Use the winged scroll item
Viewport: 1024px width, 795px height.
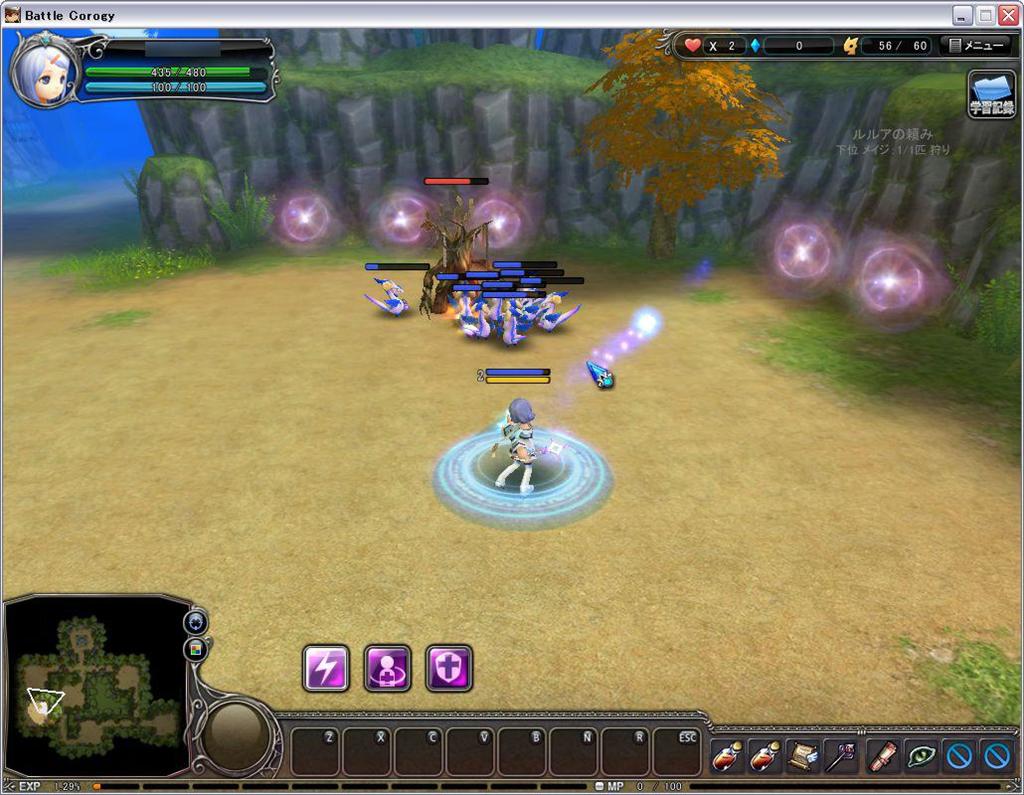tap(803, 757)
